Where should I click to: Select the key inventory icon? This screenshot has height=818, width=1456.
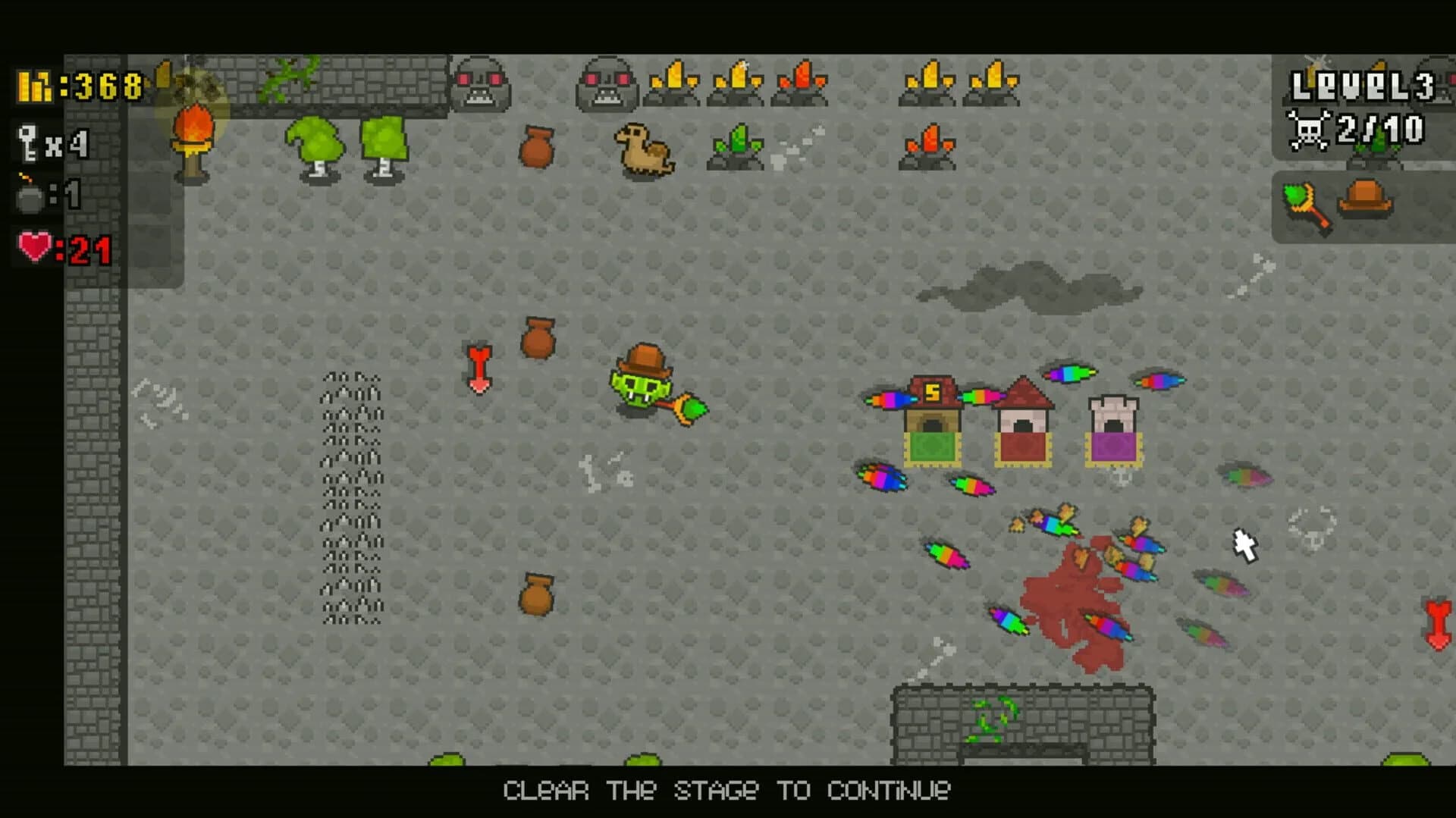pos(27,140)
